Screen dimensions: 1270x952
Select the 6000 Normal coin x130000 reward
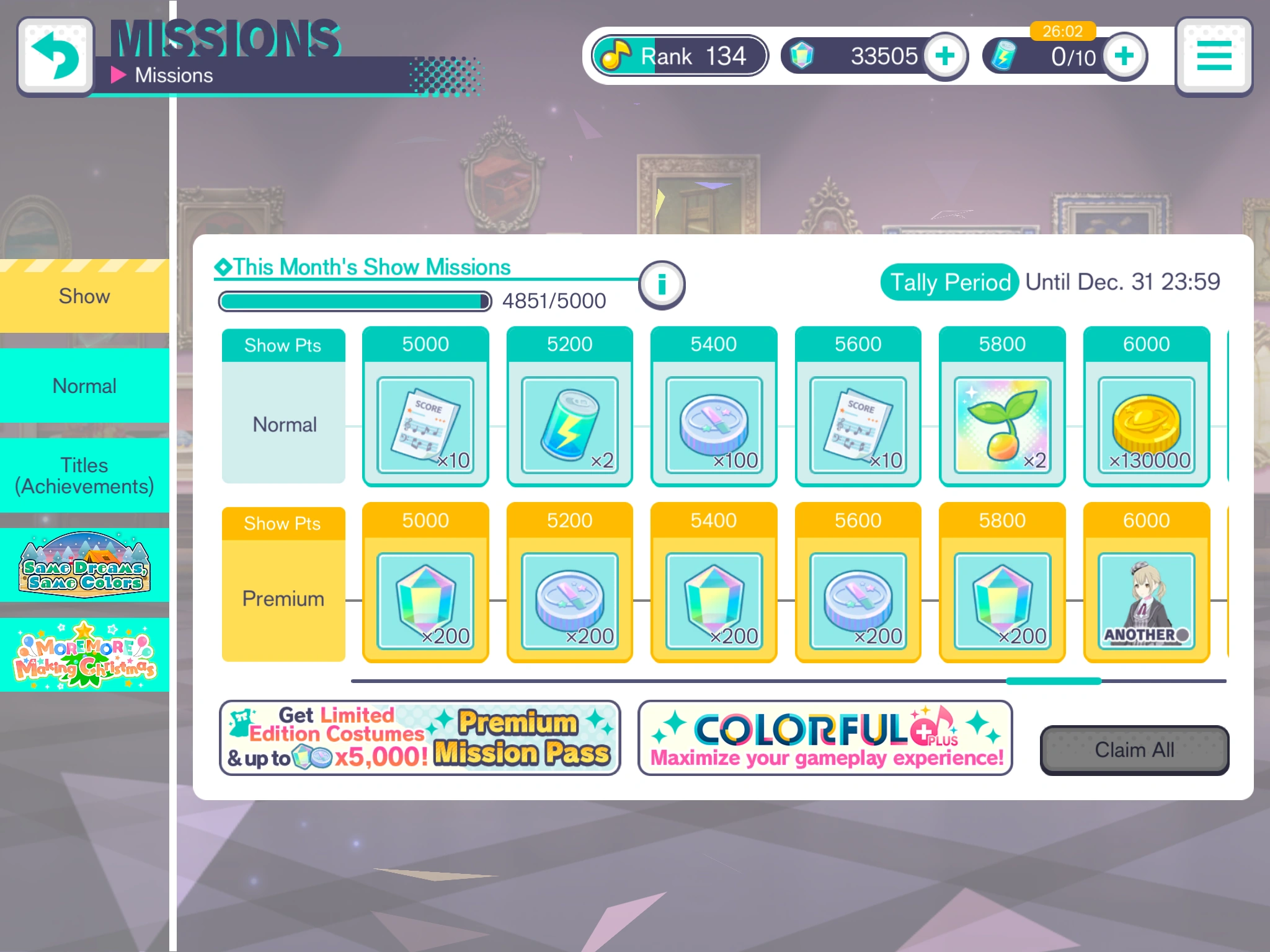1145,406
